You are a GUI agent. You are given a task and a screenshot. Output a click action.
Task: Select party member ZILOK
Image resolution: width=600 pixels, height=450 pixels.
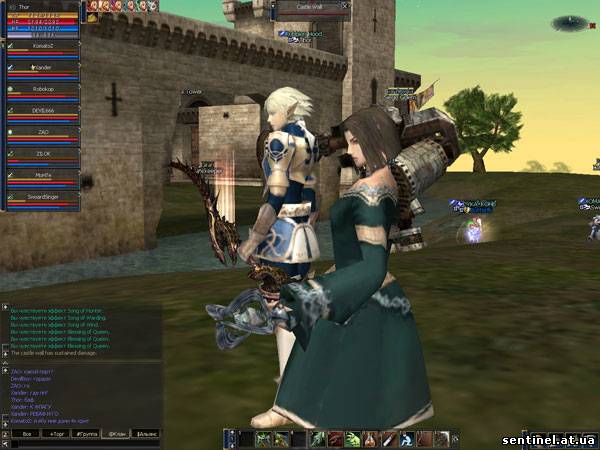click(41, 154)
